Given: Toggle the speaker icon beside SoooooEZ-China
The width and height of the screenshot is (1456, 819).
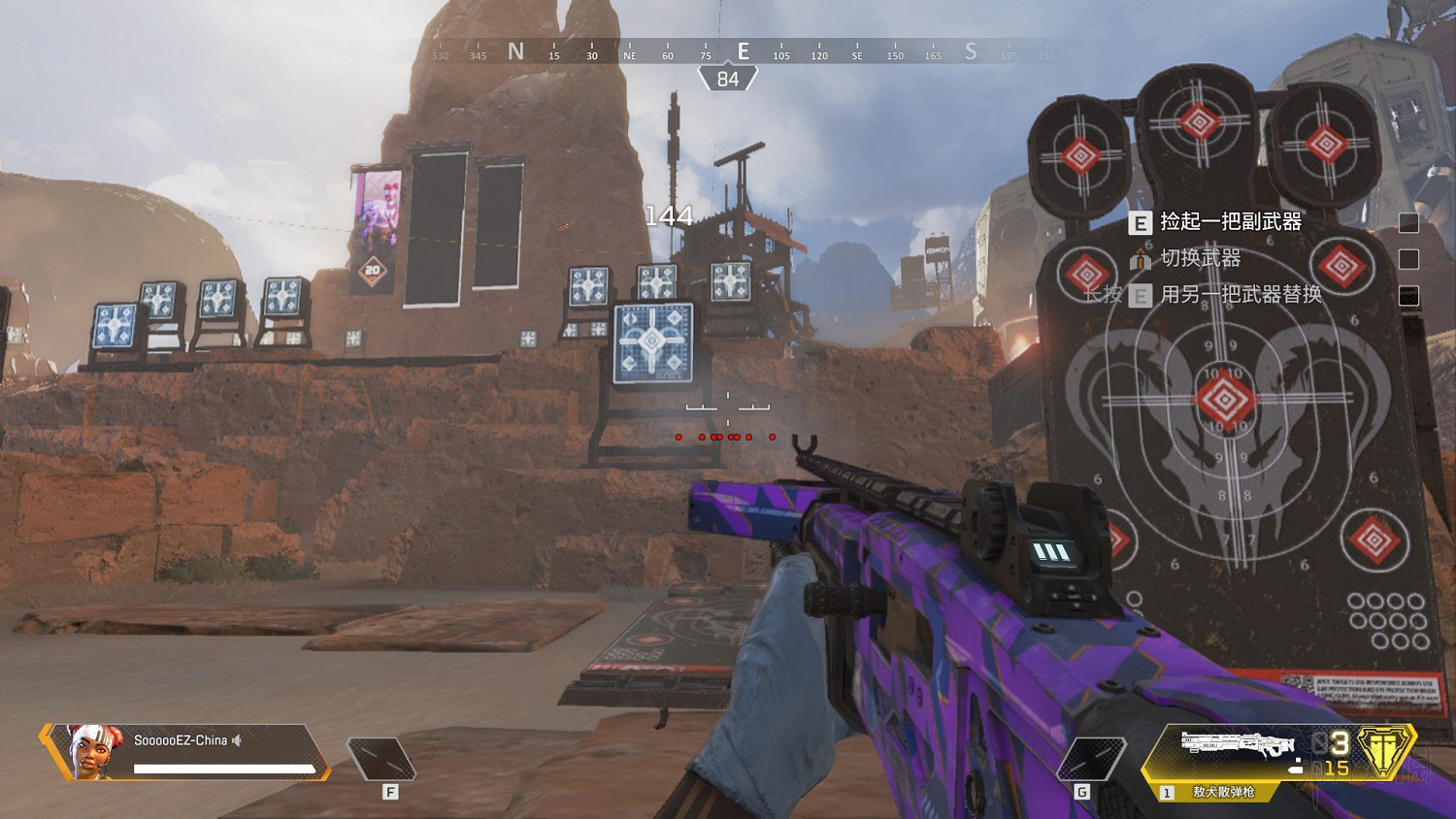Looking at the screenshot, I should [237, 740].
